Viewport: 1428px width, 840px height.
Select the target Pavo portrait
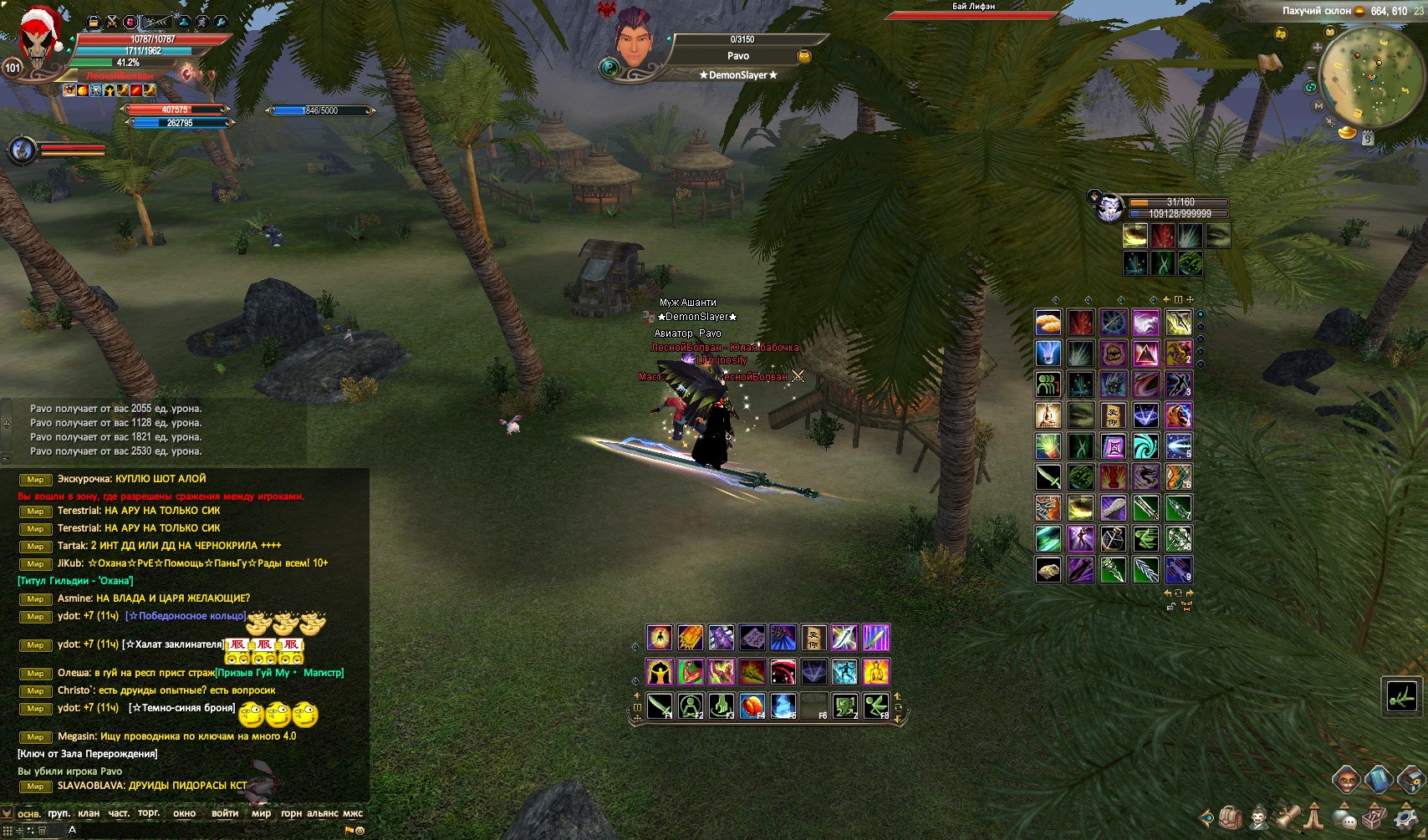pyautogui.click(x=634, y=42)
